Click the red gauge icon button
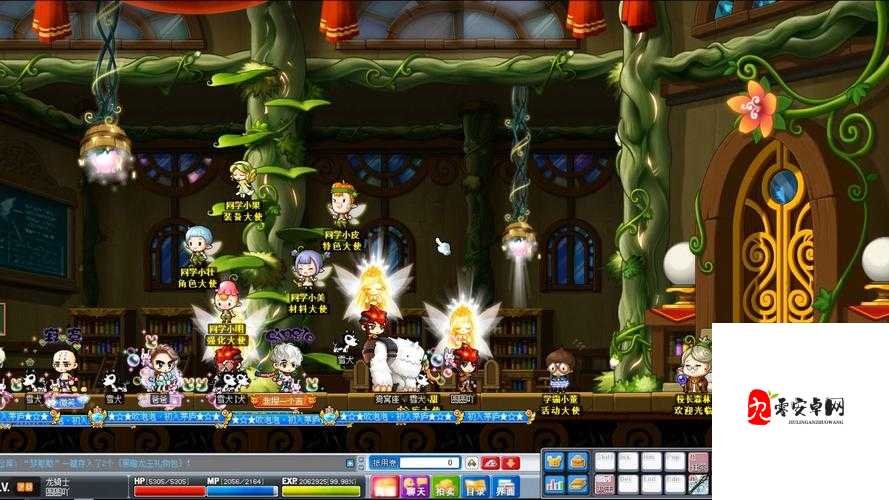This screenshot has width=889, height=500. point(491,463)
